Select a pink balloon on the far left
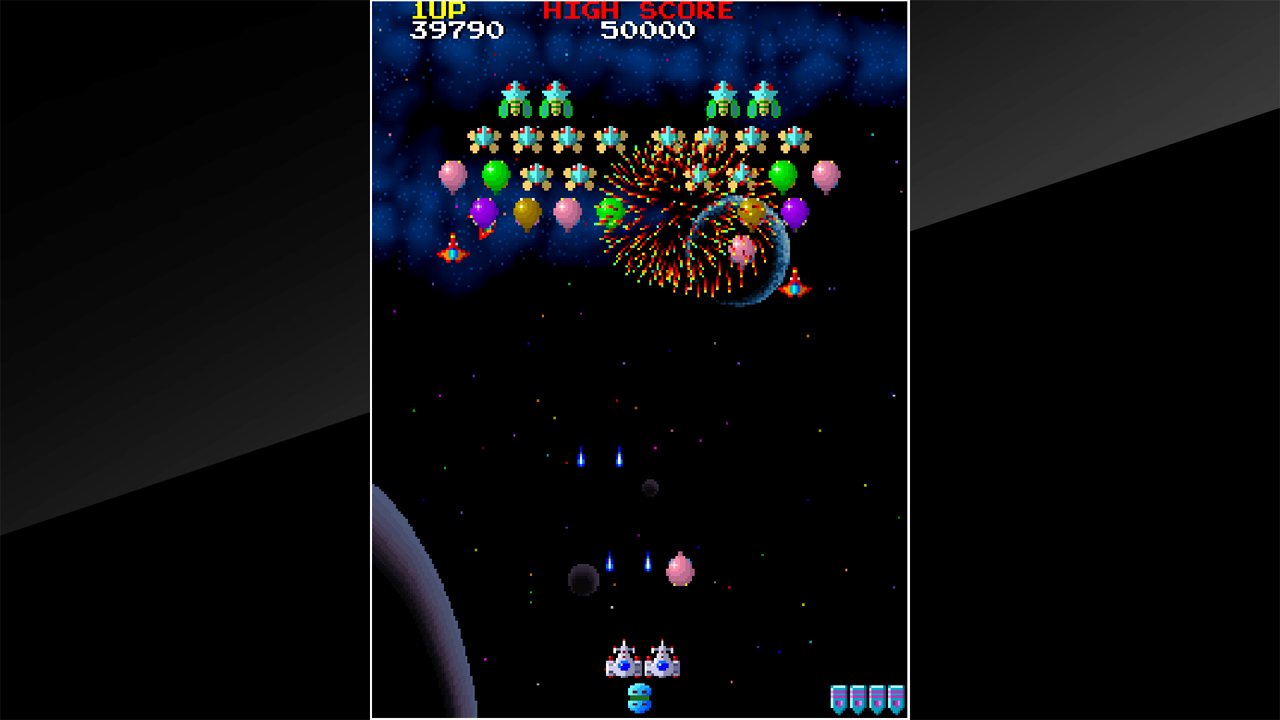The height and width of the screenshot is (720, 1280). 450,175
